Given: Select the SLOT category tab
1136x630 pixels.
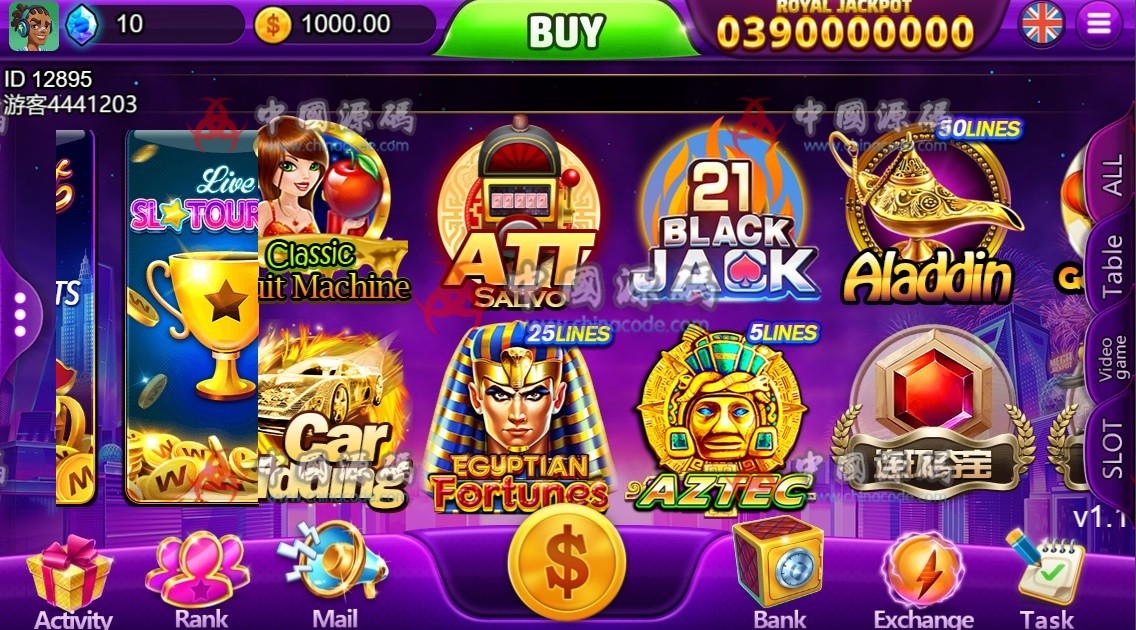Looking at the screenshot, I should (x=1111, y=448).
